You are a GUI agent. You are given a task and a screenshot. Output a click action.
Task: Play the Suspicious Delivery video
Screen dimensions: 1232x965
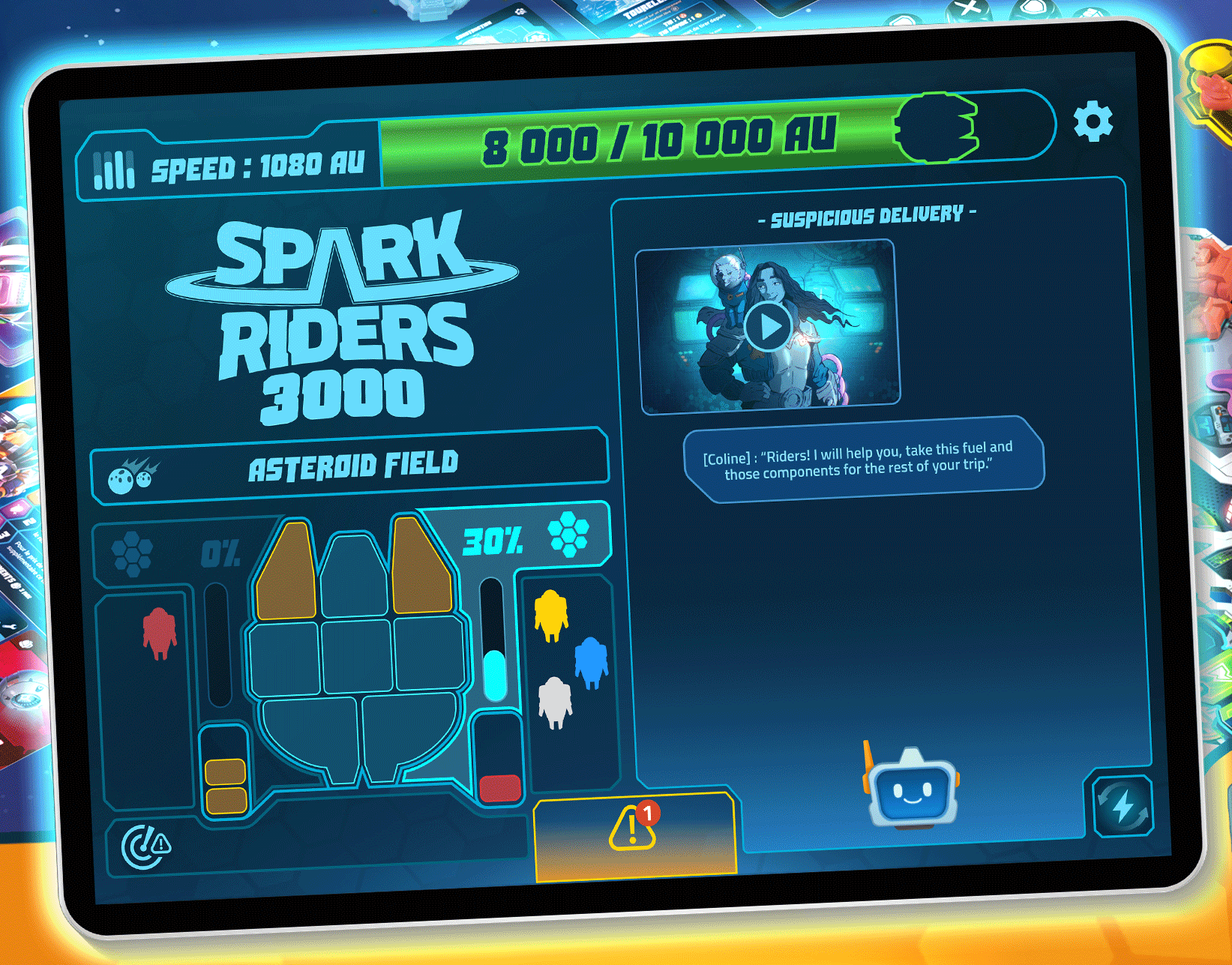767,327
